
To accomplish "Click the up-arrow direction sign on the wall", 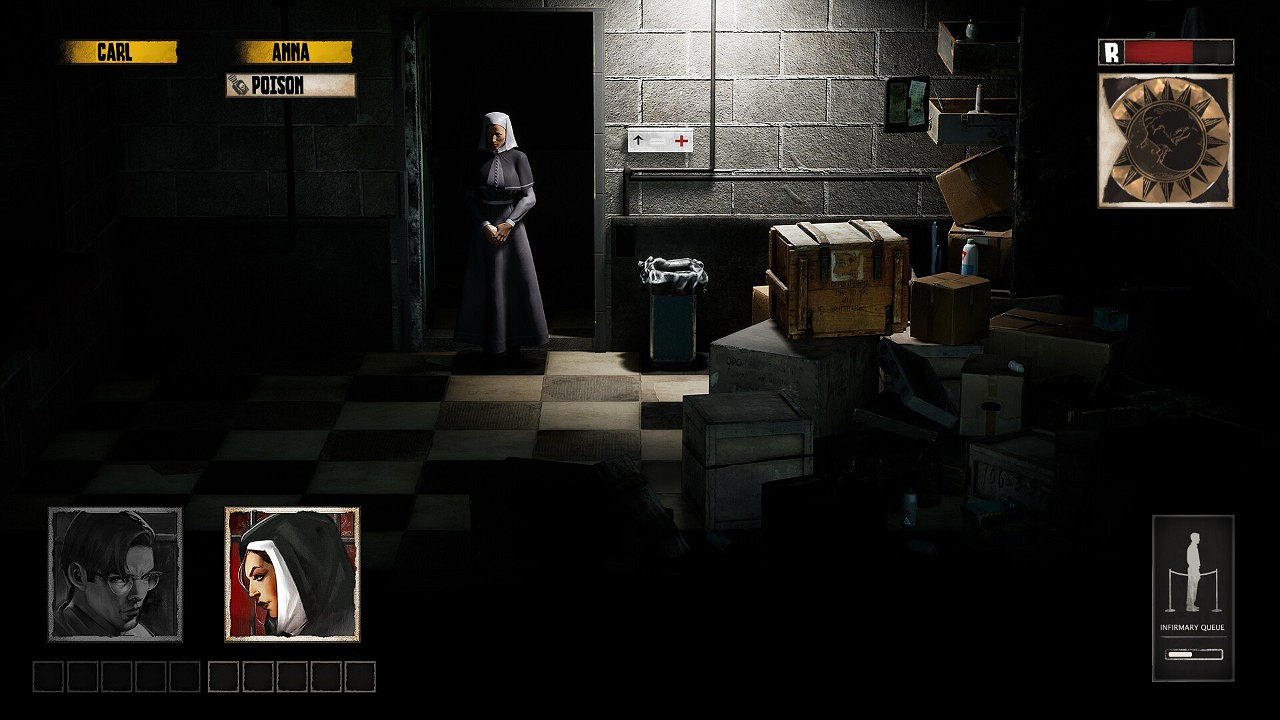I will coord(640,139).
